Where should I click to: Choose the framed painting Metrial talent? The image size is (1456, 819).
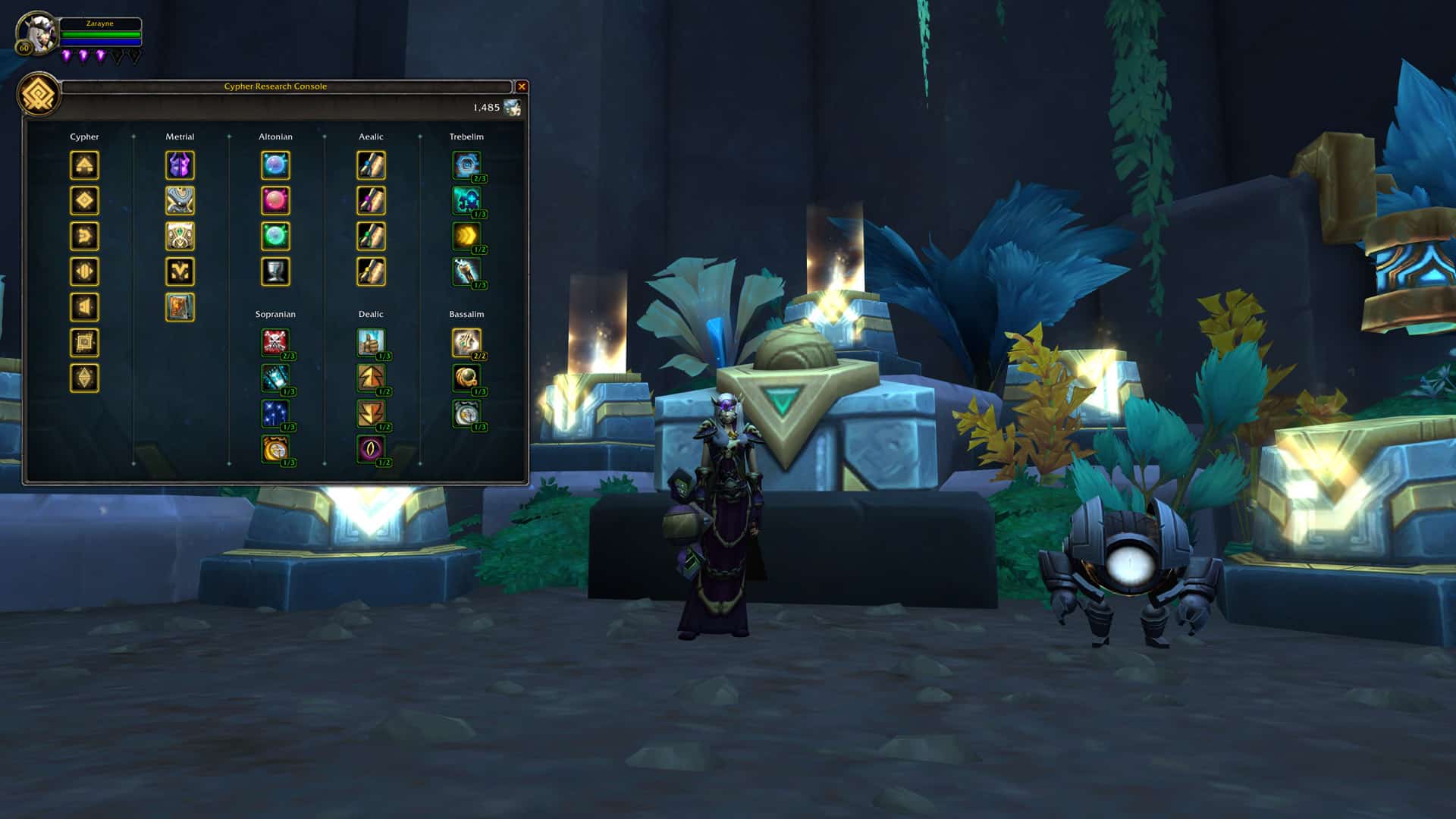click(x=180, y=307)
